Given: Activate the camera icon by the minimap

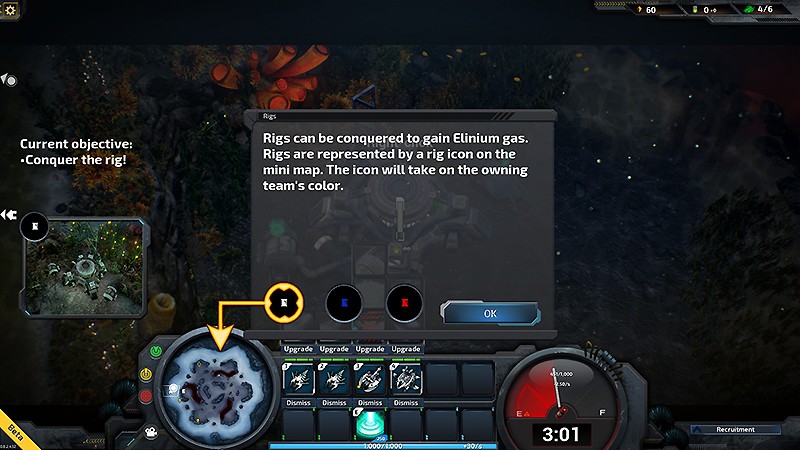Looking at the screenshot, I should point(150,432).
